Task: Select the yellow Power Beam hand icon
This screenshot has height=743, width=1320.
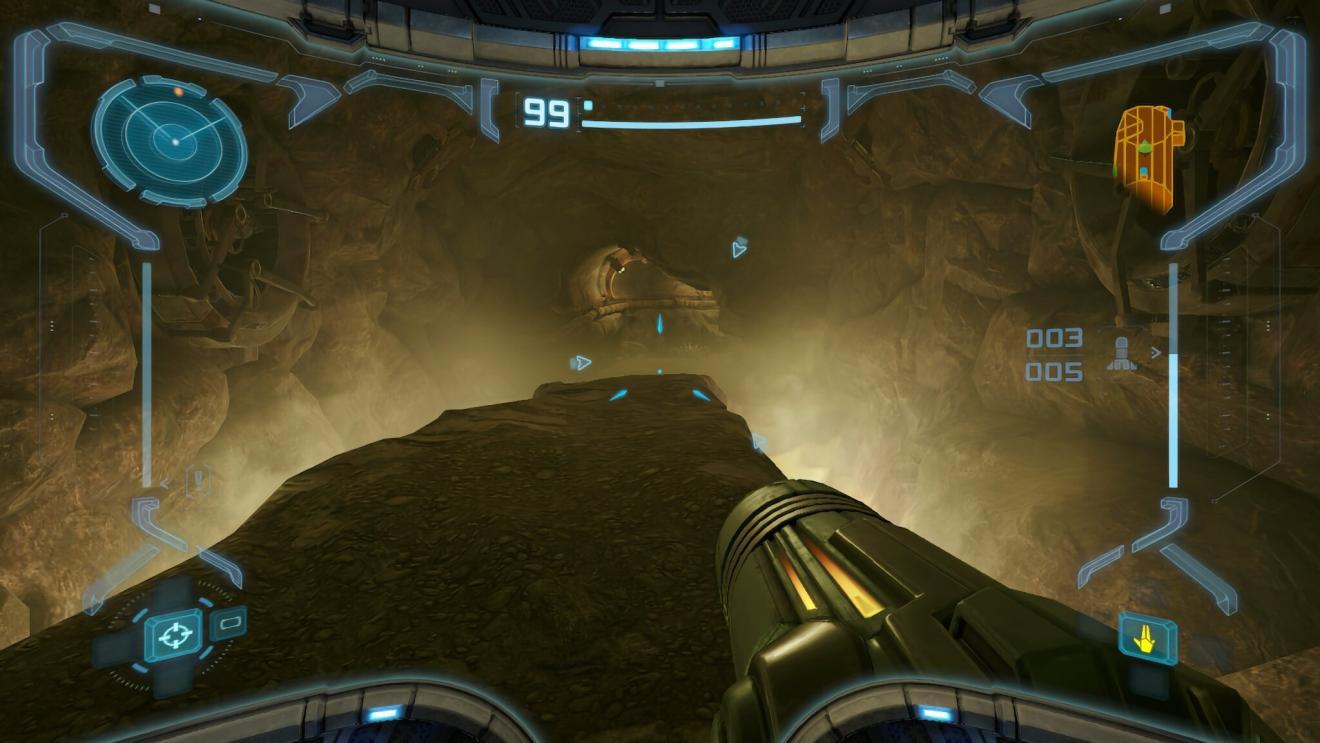Action: 1147,637
